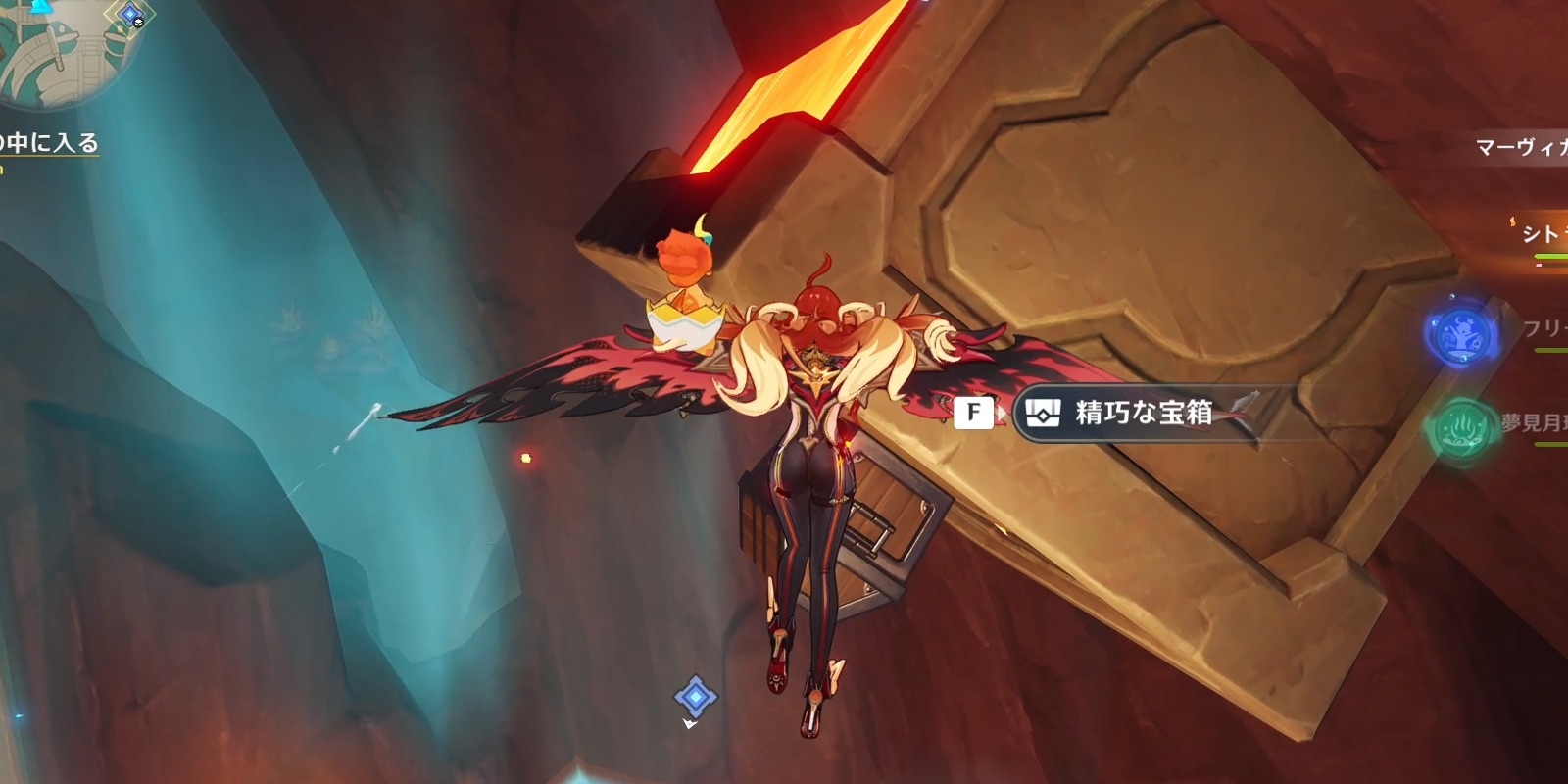This screenshot has height=784, width=1568.
Task: Click the teal triangle marker on the minimap edge
Action: 39,5
